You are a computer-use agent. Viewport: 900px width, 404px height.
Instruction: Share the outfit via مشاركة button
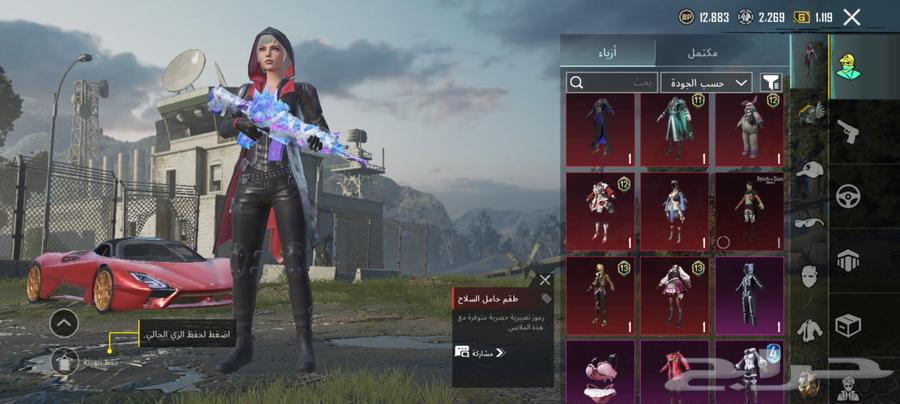(480, 352)
